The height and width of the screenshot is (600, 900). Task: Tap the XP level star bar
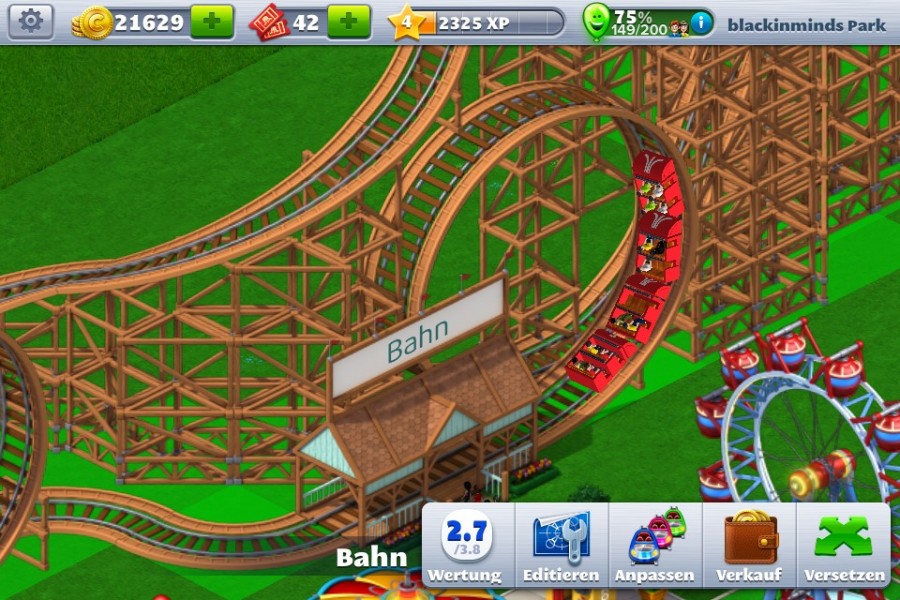point(477,22)
